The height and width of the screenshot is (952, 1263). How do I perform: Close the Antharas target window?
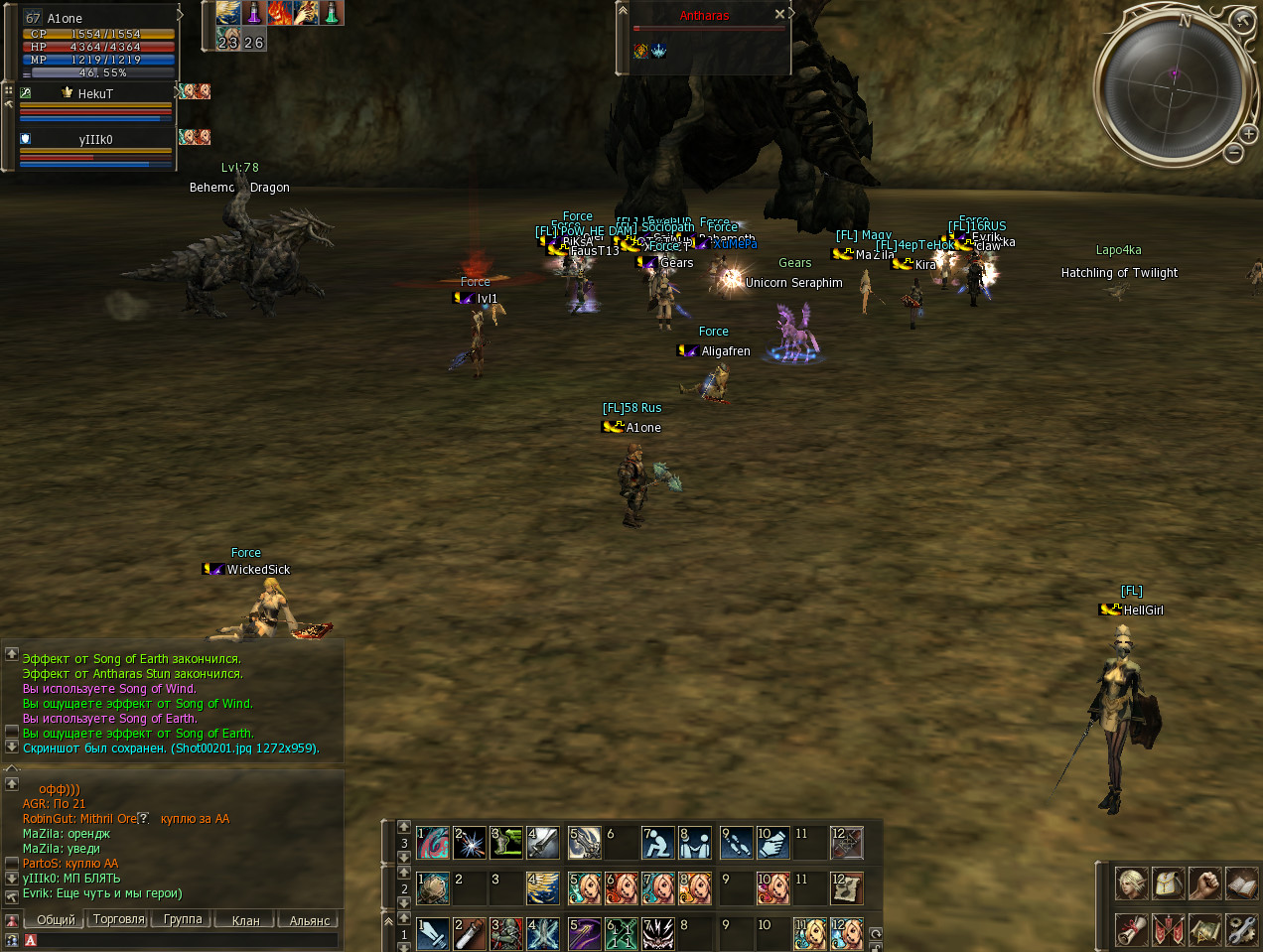point(779,15)
